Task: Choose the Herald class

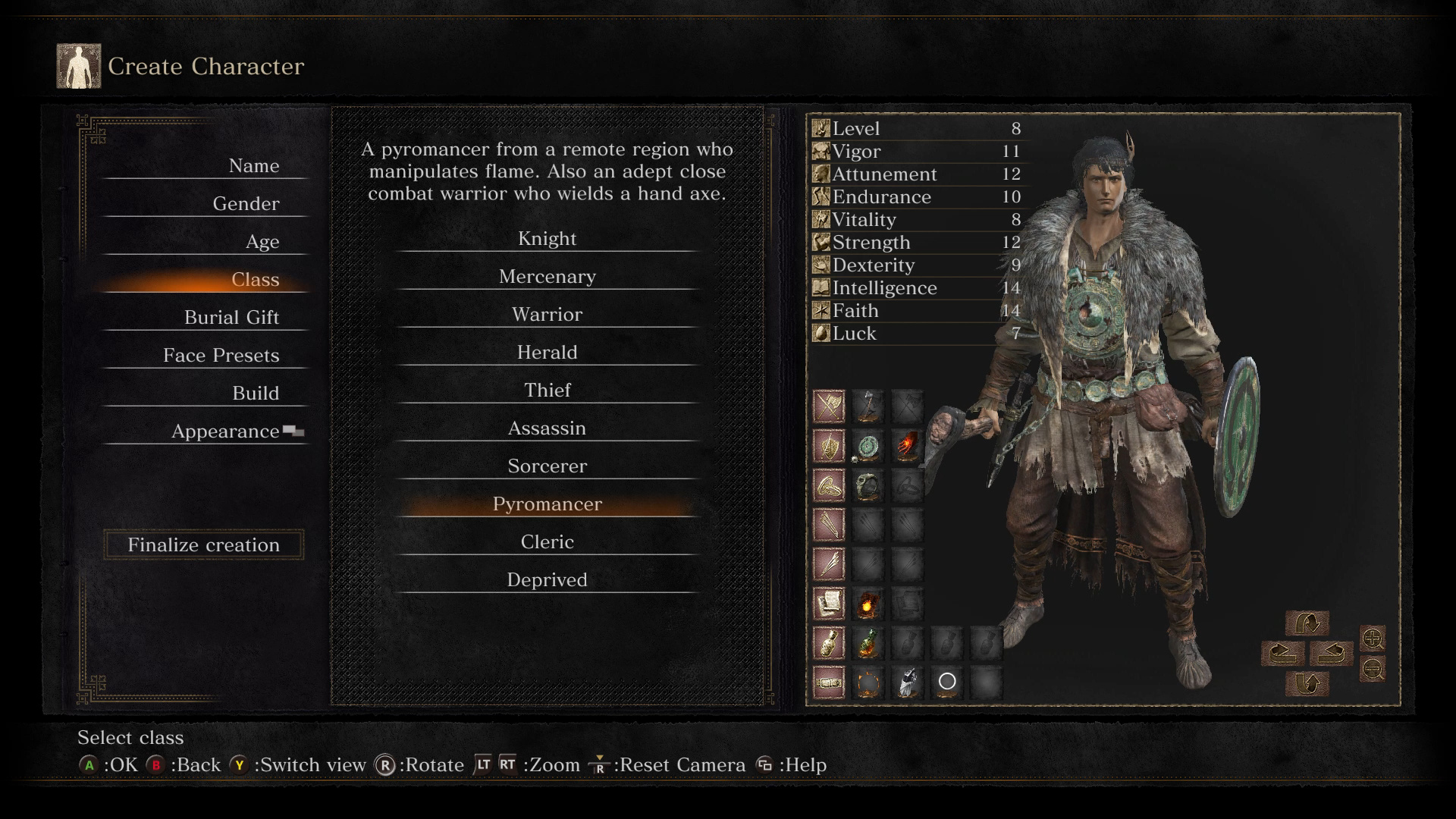Action: point(547,353)
